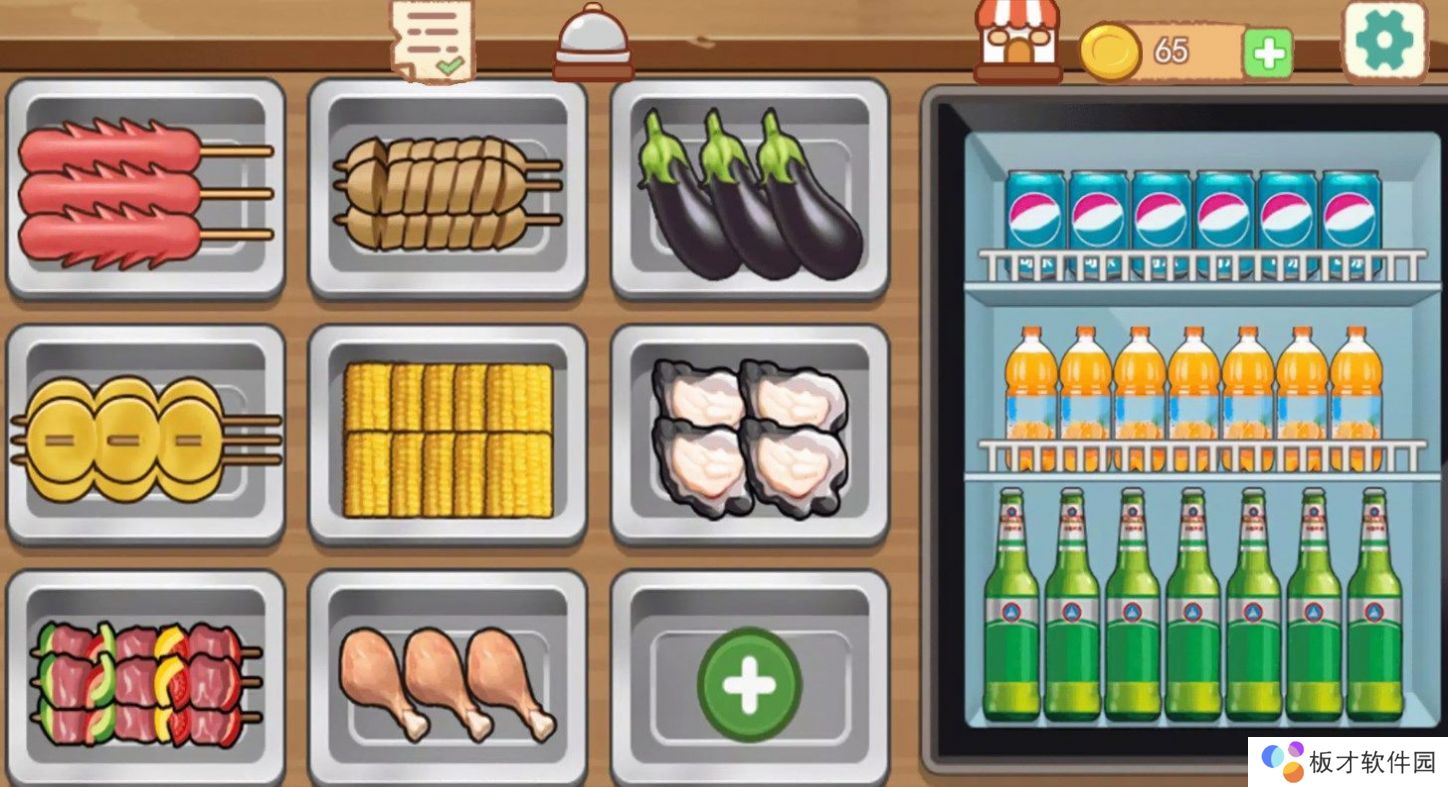The image size is (1448, 787).
Task: Select the yellow round skewers tray
Action: tap(145, 436)
